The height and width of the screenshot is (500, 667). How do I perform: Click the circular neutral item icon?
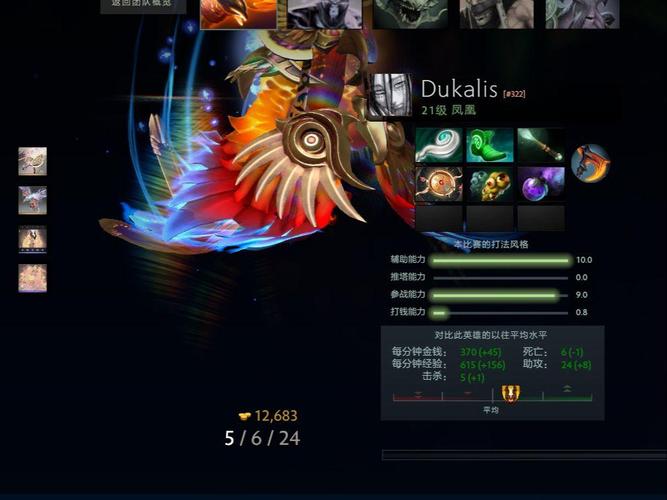(x=590, y=163)
